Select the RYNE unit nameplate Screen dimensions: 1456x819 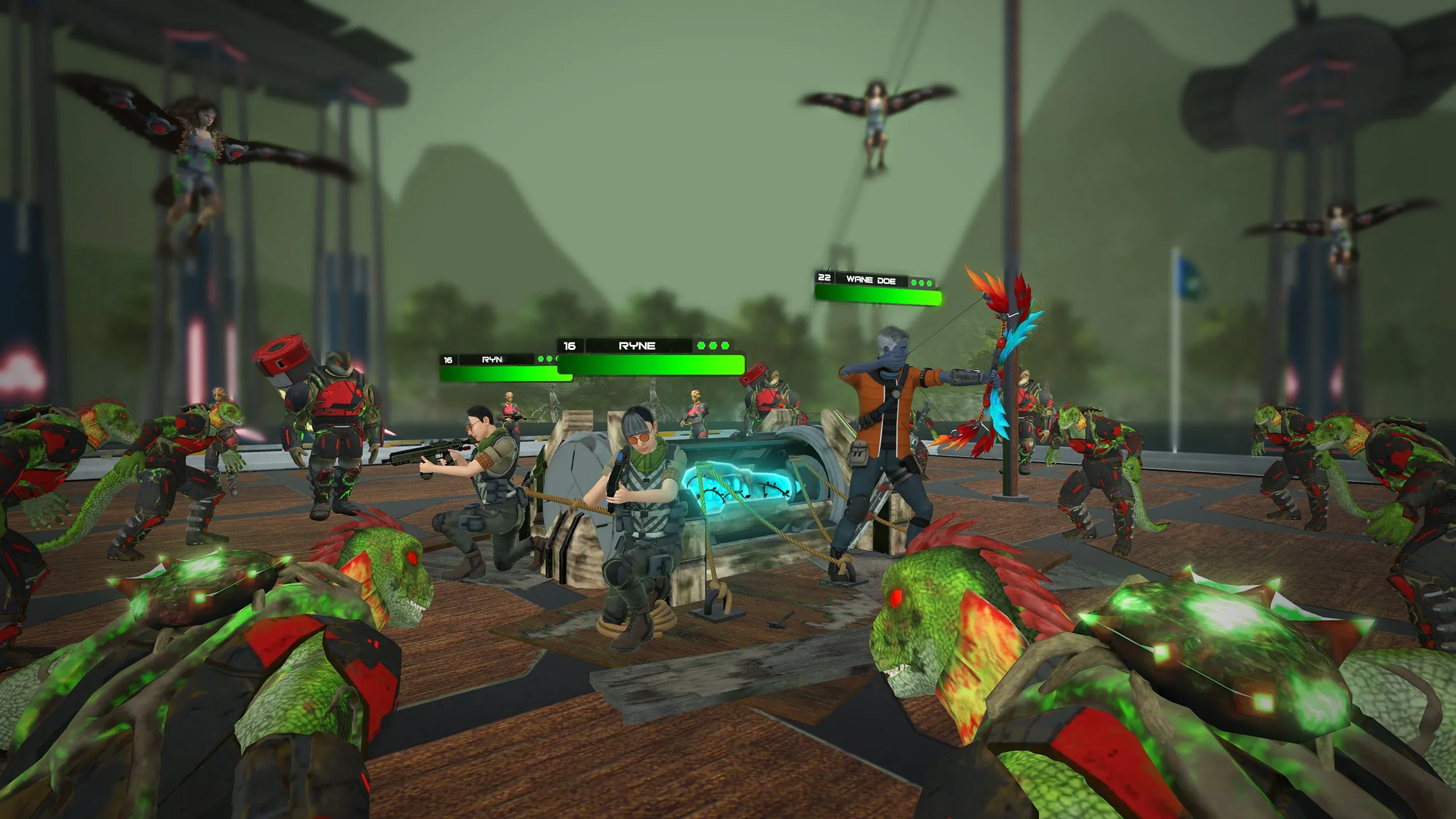tap(637, 346)
